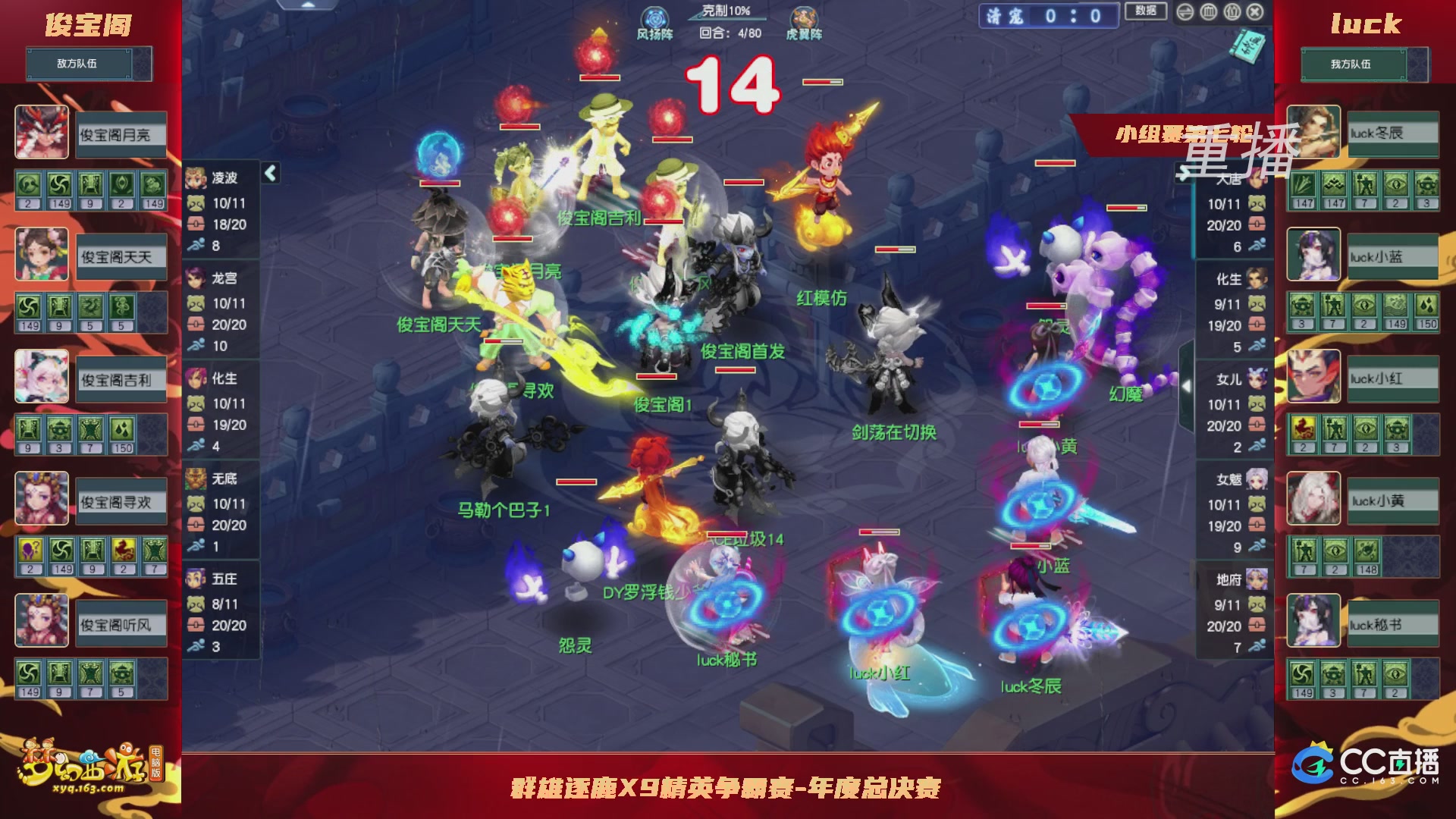Viewport: 1456px width, 819px height.
Task: Select the swap-arrow circular icon in top-right toolbar
Action: pos(1185,12)
